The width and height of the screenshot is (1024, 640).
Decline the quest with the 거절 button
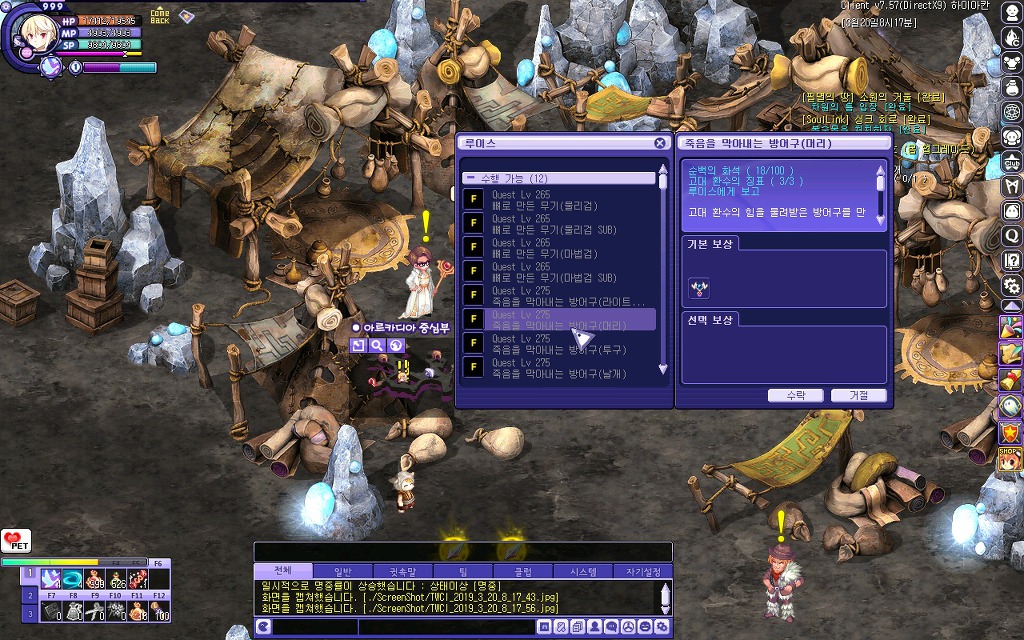[858, 396]
